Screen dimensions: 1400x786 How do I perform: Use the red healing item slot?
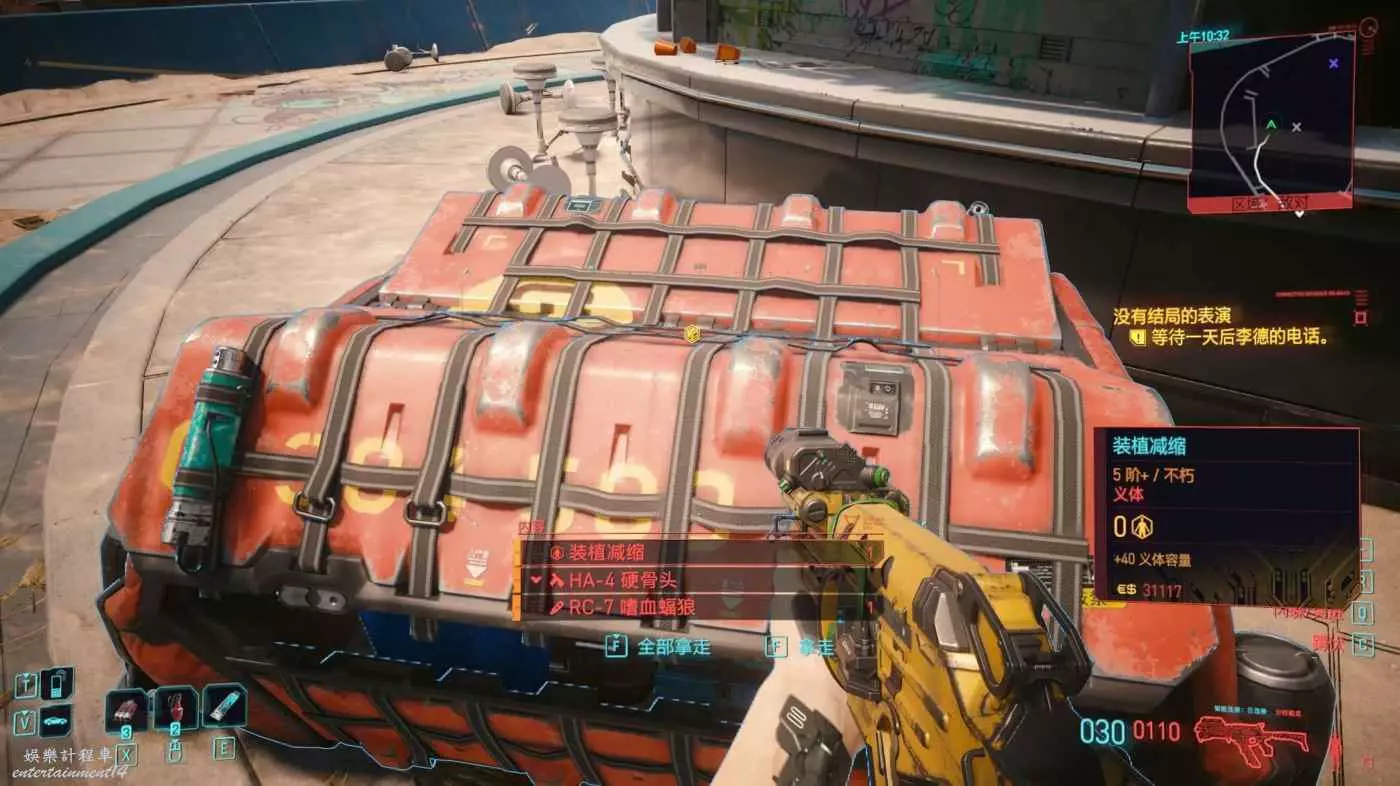[175, 708]
